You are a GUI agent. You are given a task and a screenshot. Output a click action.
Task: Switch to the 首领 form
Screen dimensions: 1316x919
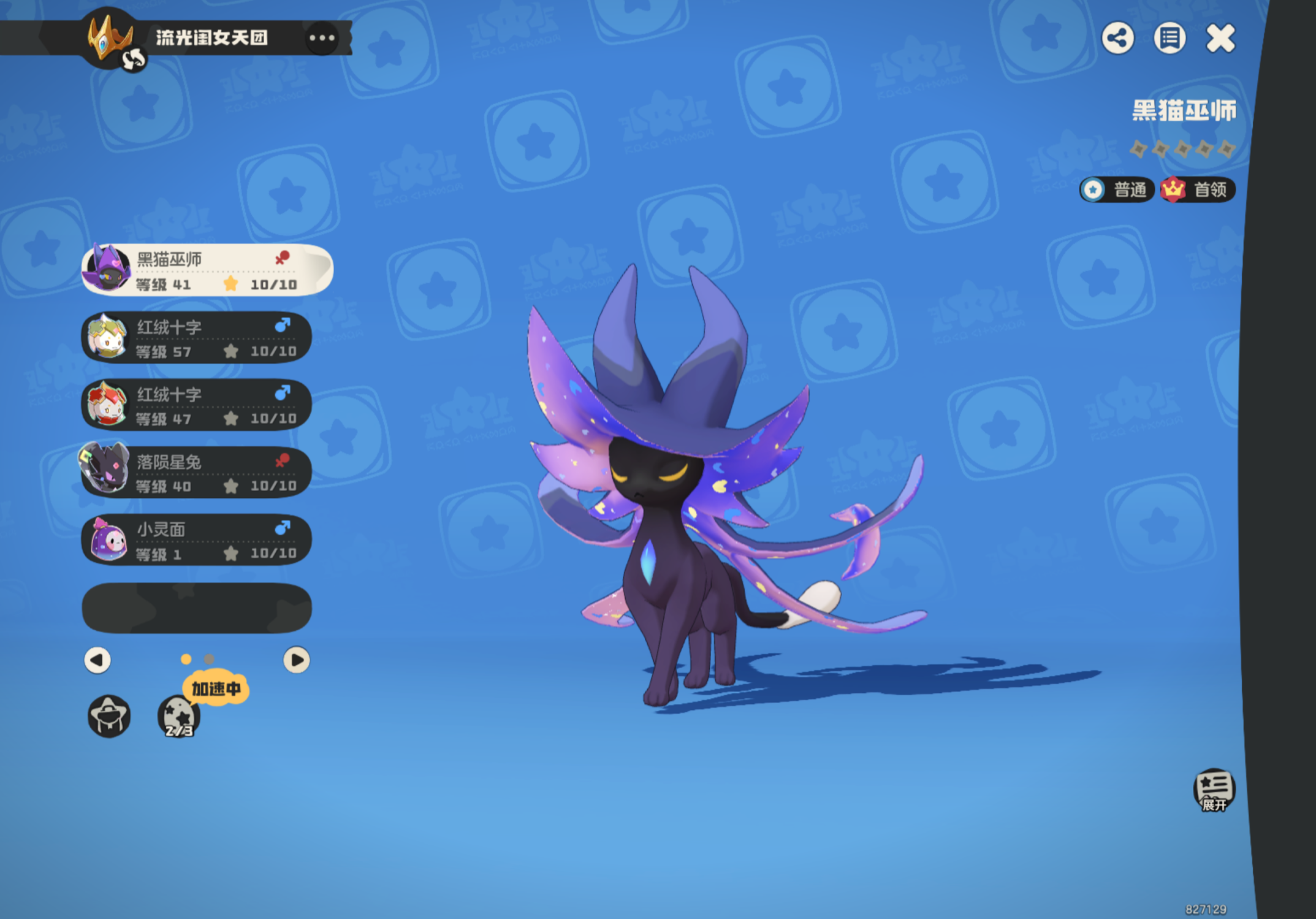(x=1198, y=189)
